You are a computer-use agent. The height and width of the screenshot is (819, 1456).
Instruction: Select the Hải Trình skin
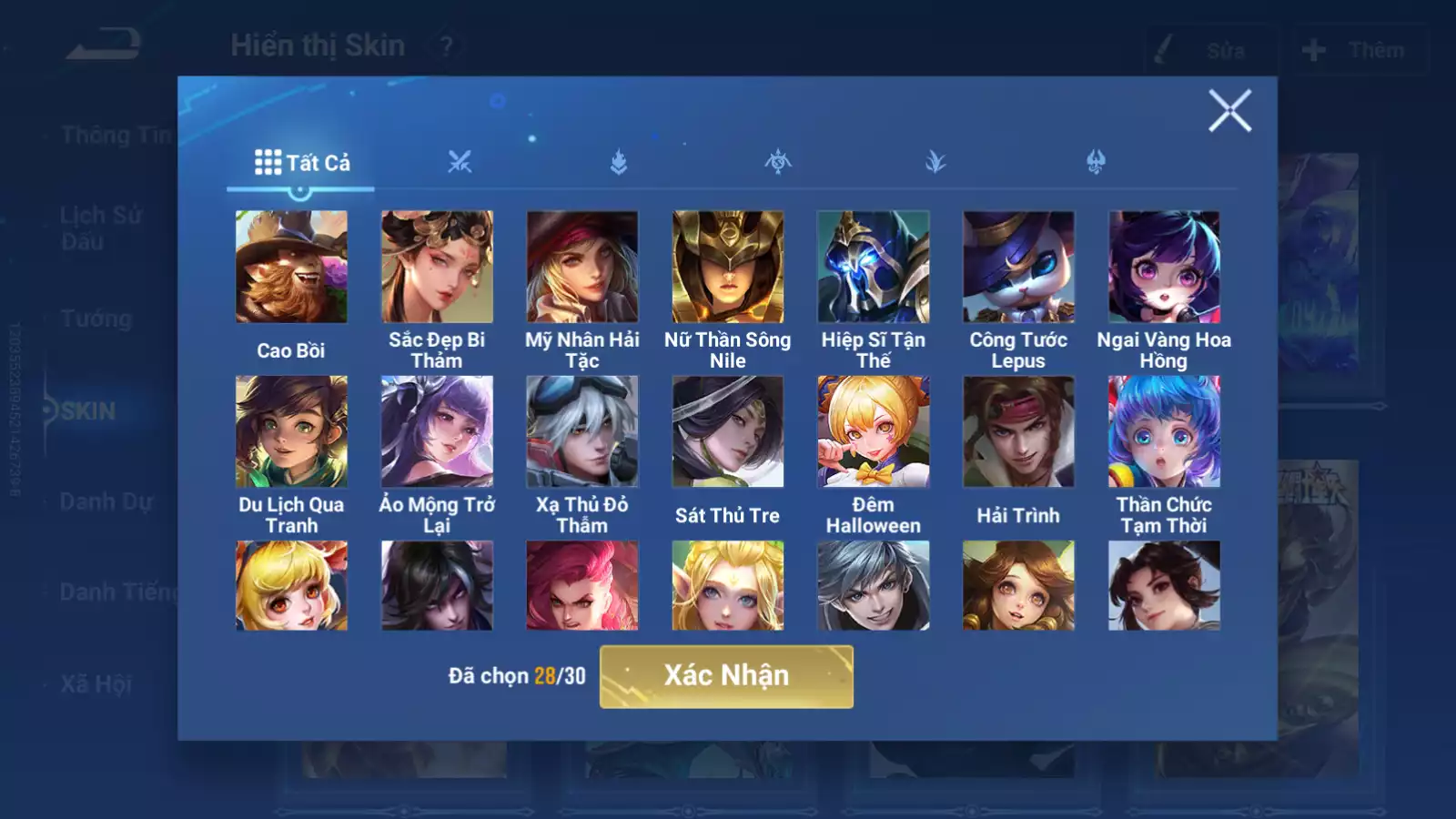(1018, 431)
